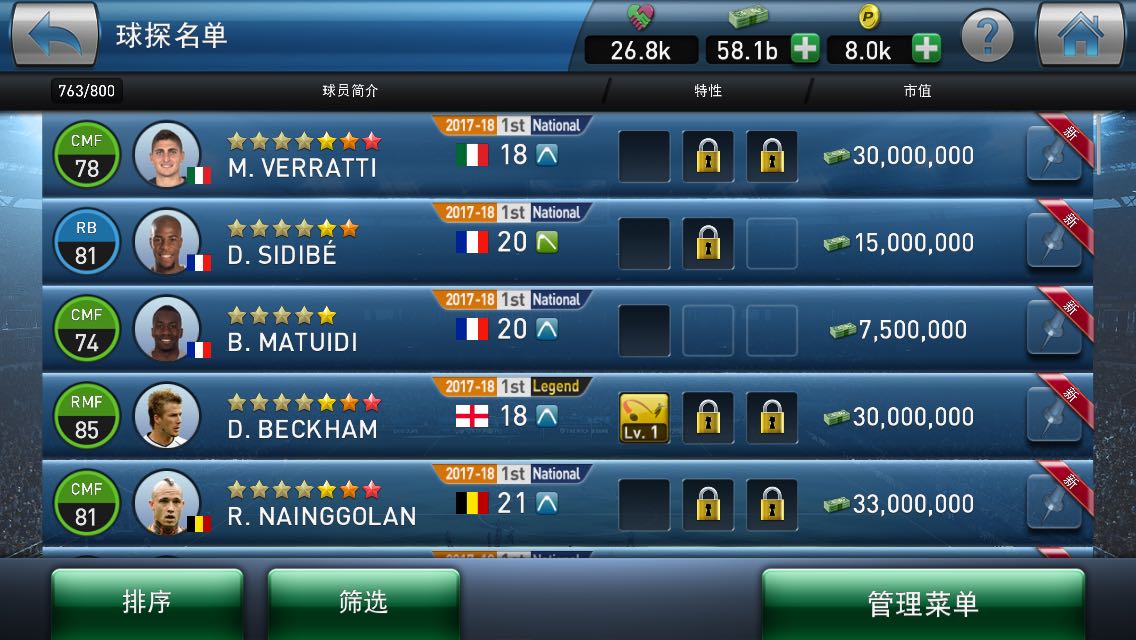Click the pin icon for B. Matuidi
The image size is (1136, 640).
[1054, 331]
